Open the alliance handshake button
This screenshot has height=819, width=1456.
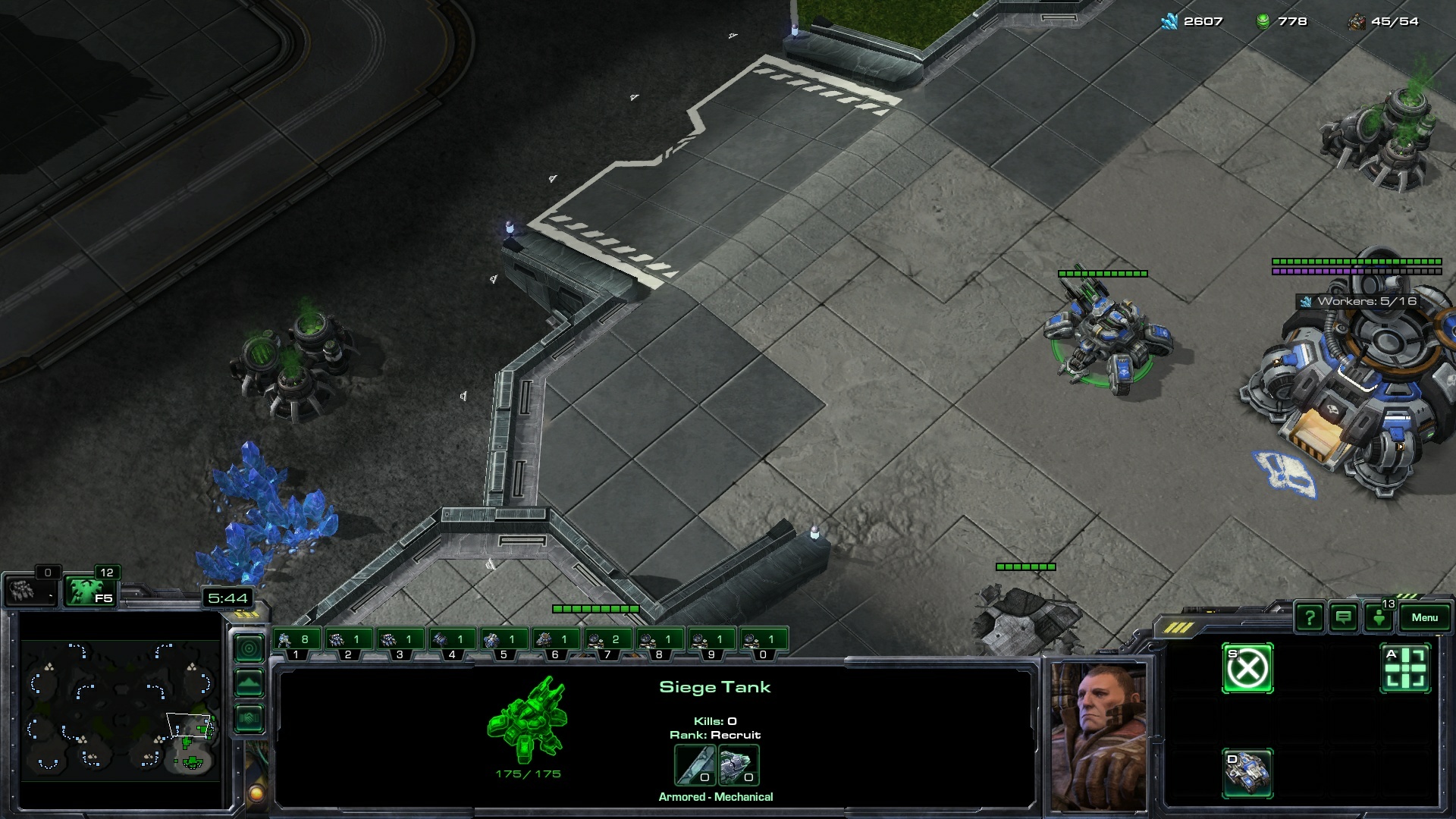[249, 717]
